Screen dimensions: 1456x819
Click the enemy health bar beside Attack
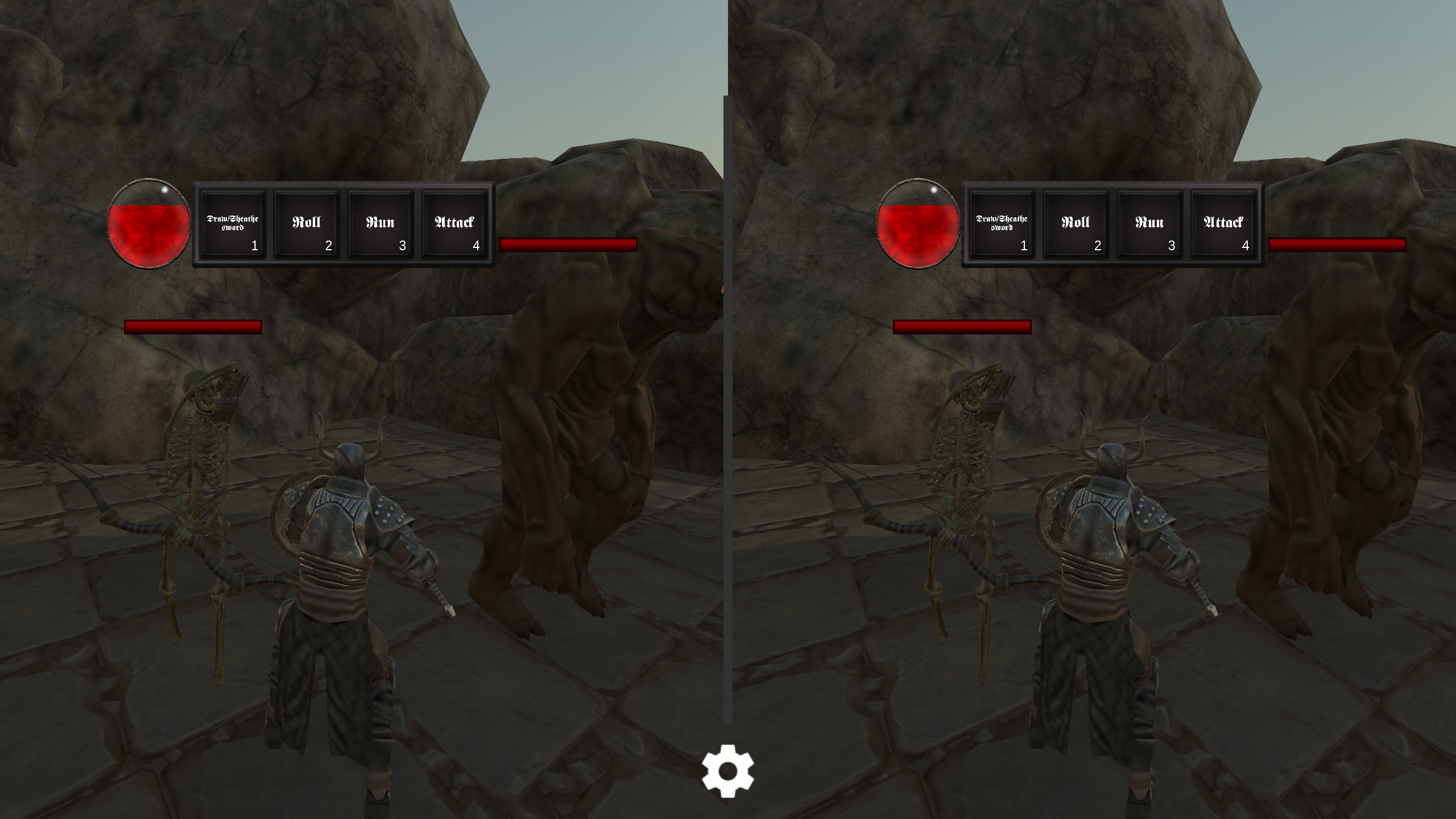[x=569, y=245]
